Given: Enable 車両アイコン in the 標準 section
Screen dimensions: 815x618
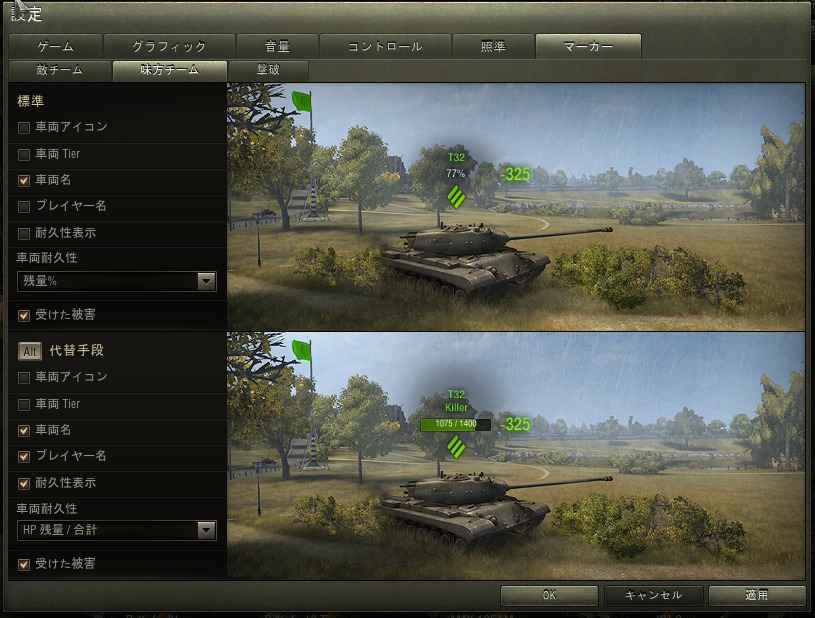Looking at the screenshot, I should [24, 128].
